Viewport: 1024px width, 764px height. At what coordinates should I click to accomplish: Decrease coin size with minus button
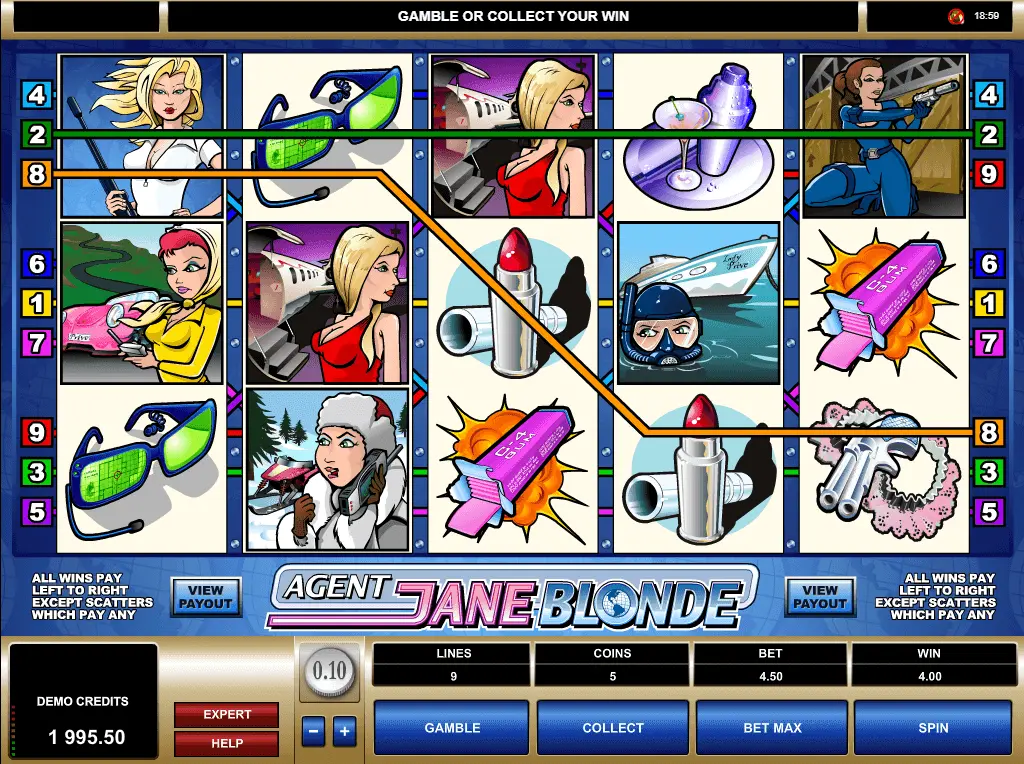[313, 731]
